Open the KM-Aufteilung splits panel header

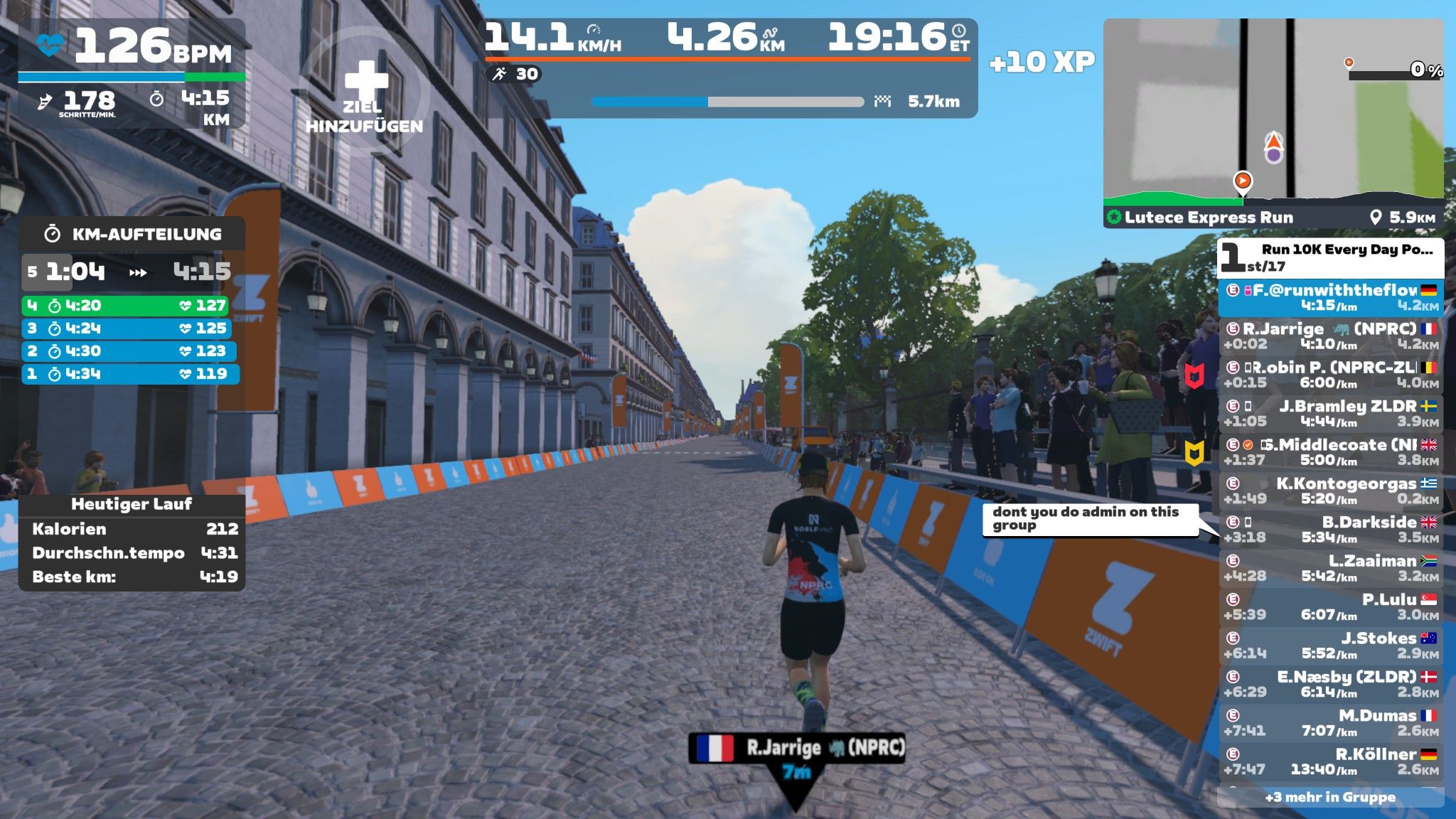click(133, 234)
